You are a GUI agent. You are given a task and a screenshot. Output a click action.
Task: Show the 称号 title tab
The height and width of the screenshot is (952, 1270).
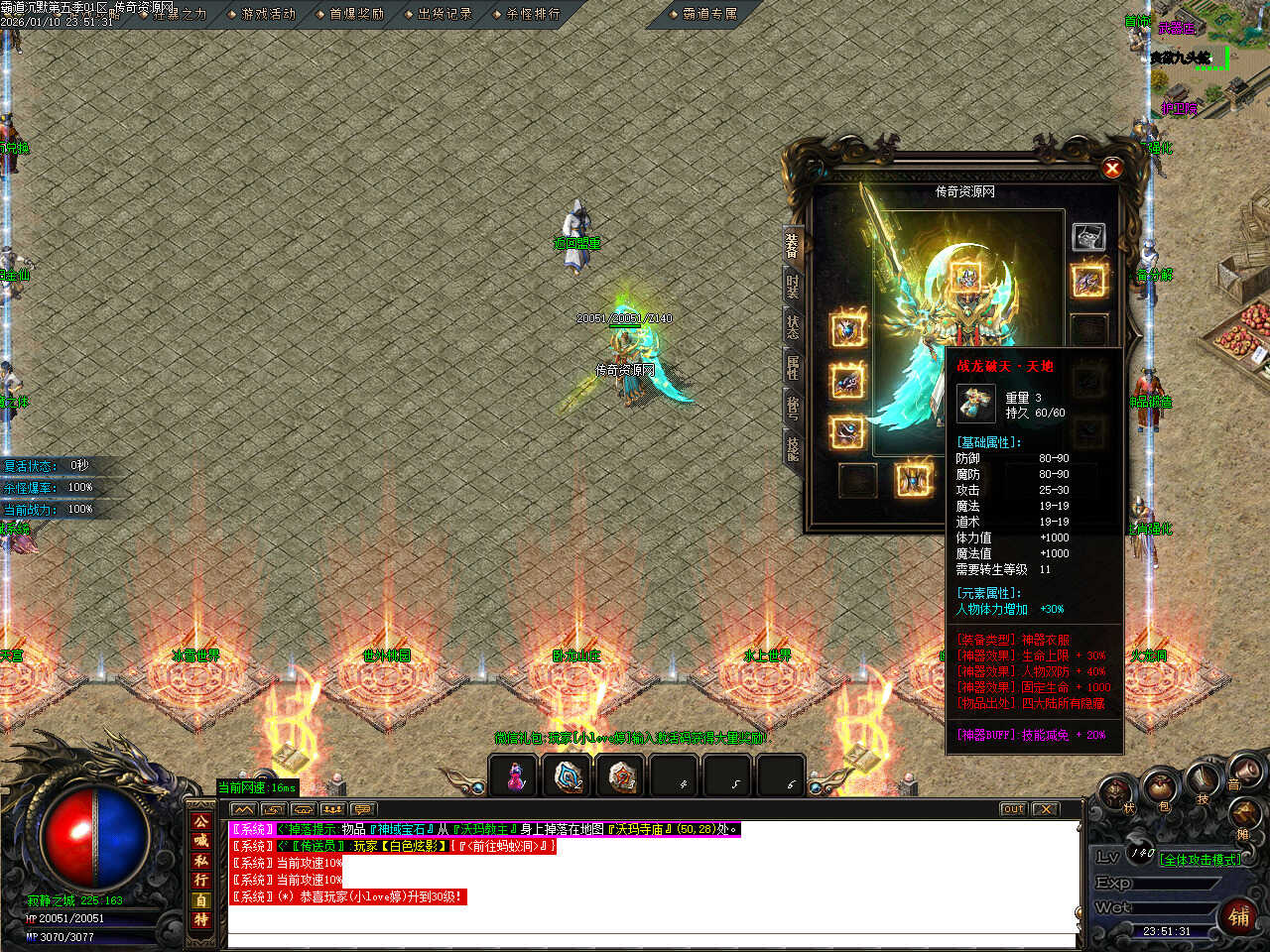pyautogui.click(x=793, y=407)
